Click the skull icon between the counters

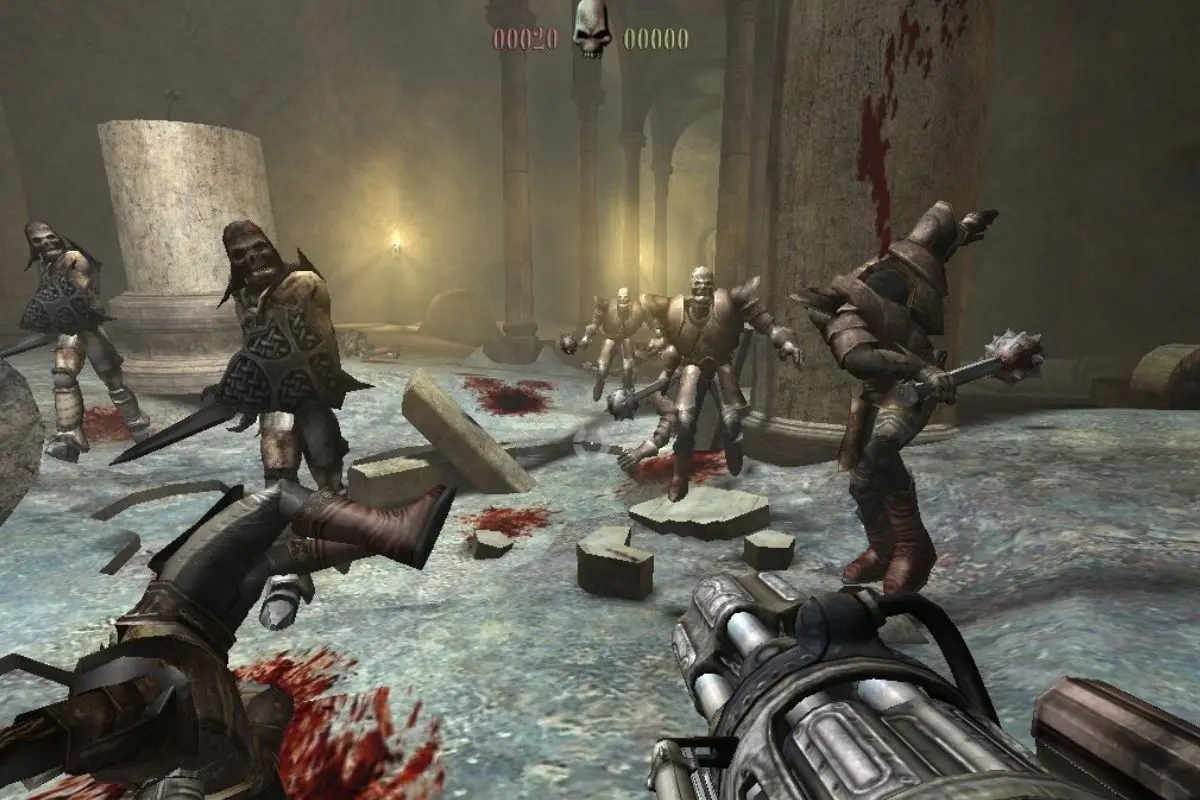tap(591, 32)
